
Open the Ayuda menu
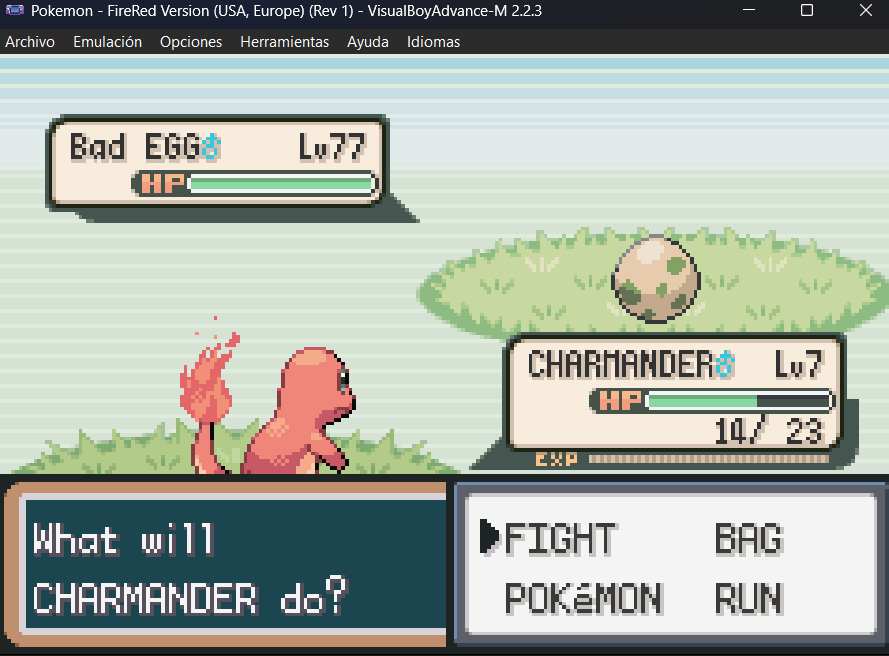point(368,42)
